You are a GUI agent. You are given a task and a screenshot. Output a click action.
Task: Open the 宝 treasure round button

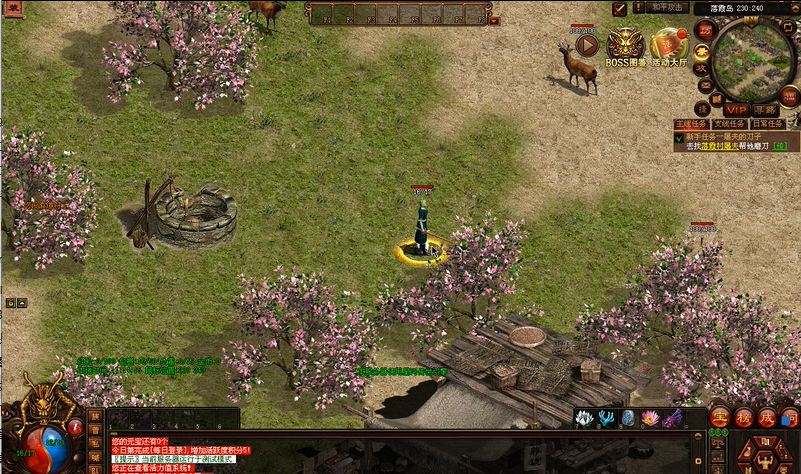720,417
